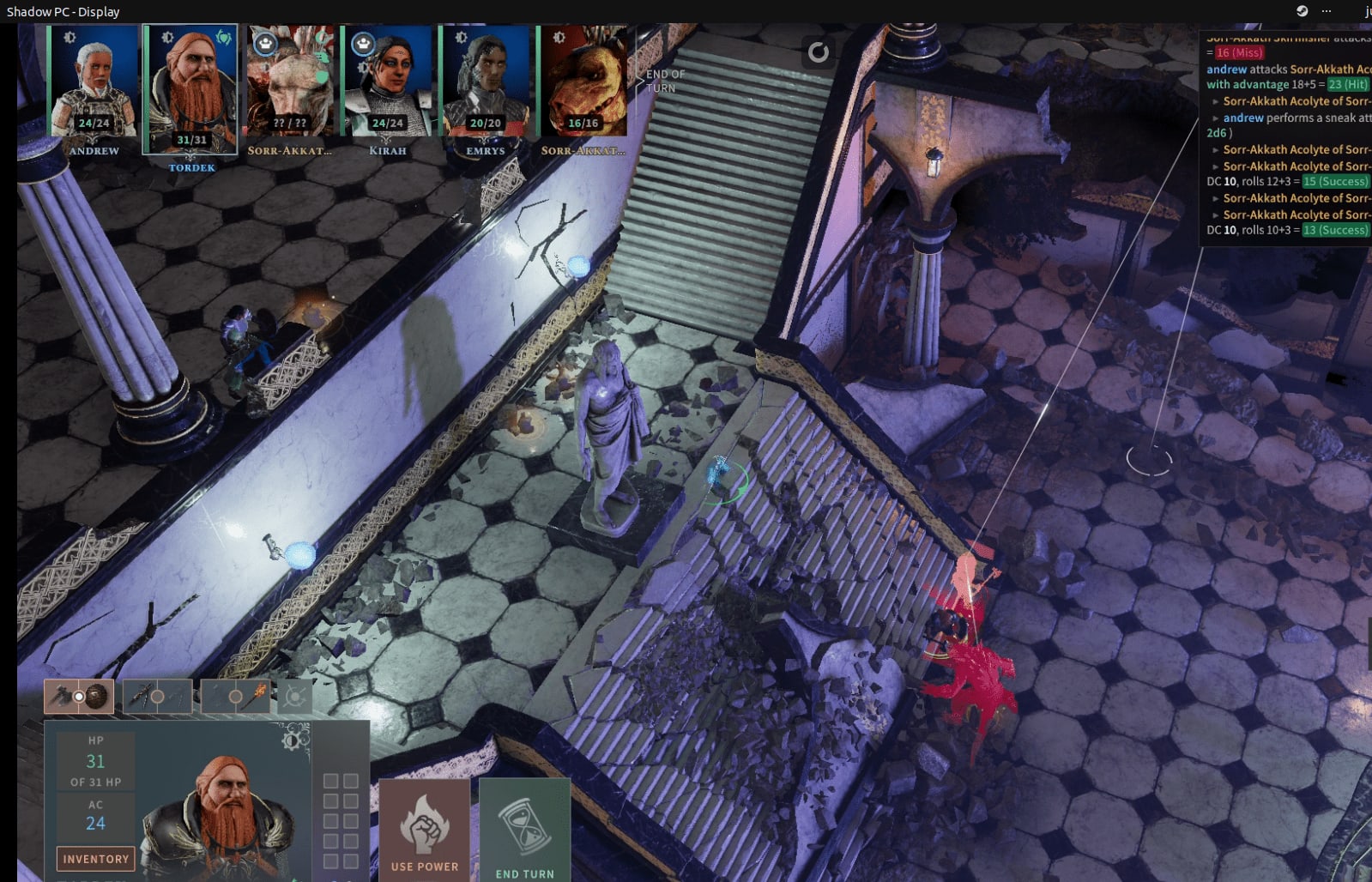Image resolution: width=1372 pixels, height=882 pixels.
Task: Open the Shadow PC window options menu
Action: click(x=1327, y=11)
